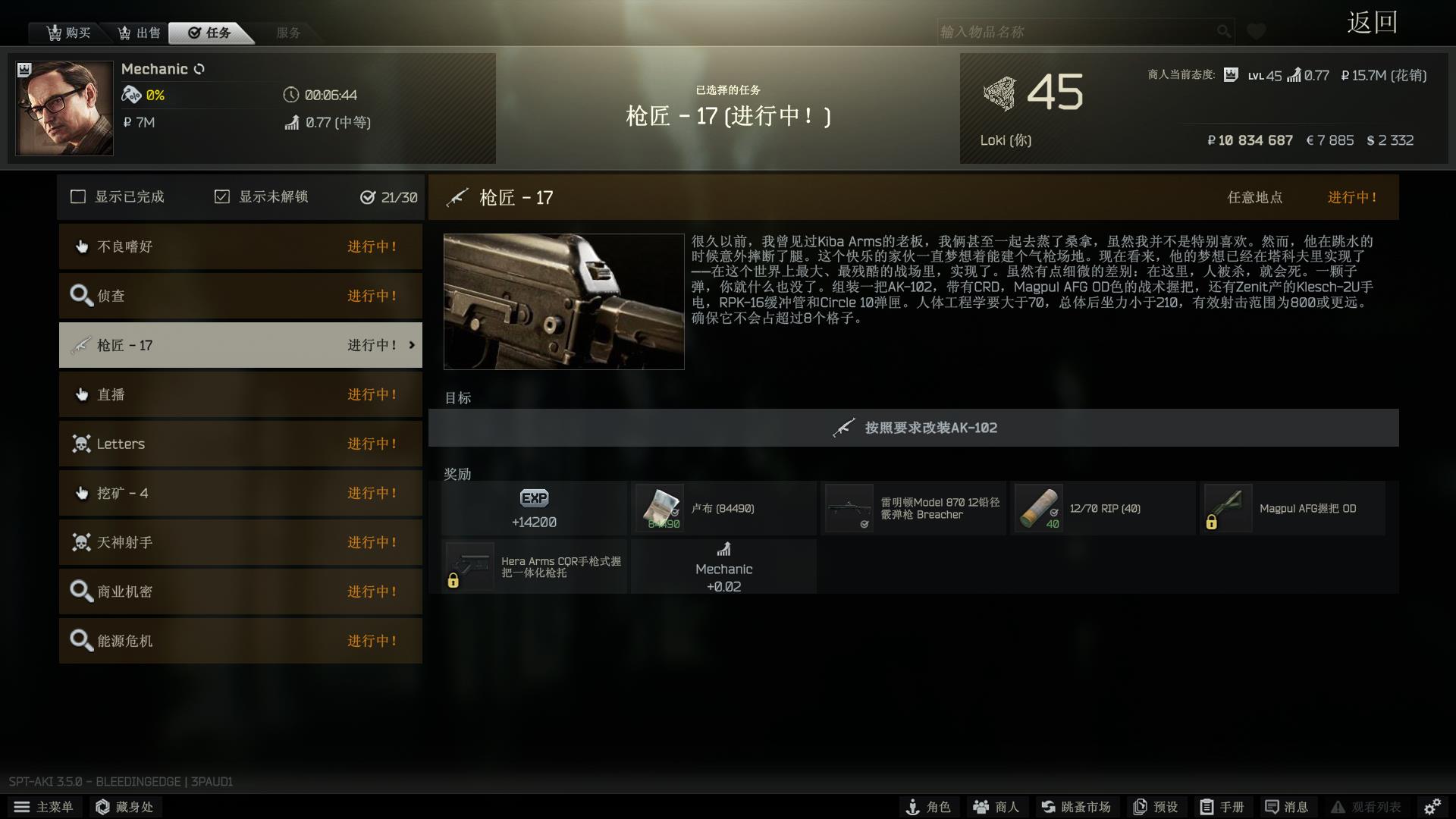Click the search magnifier icon

(1222, 32)
